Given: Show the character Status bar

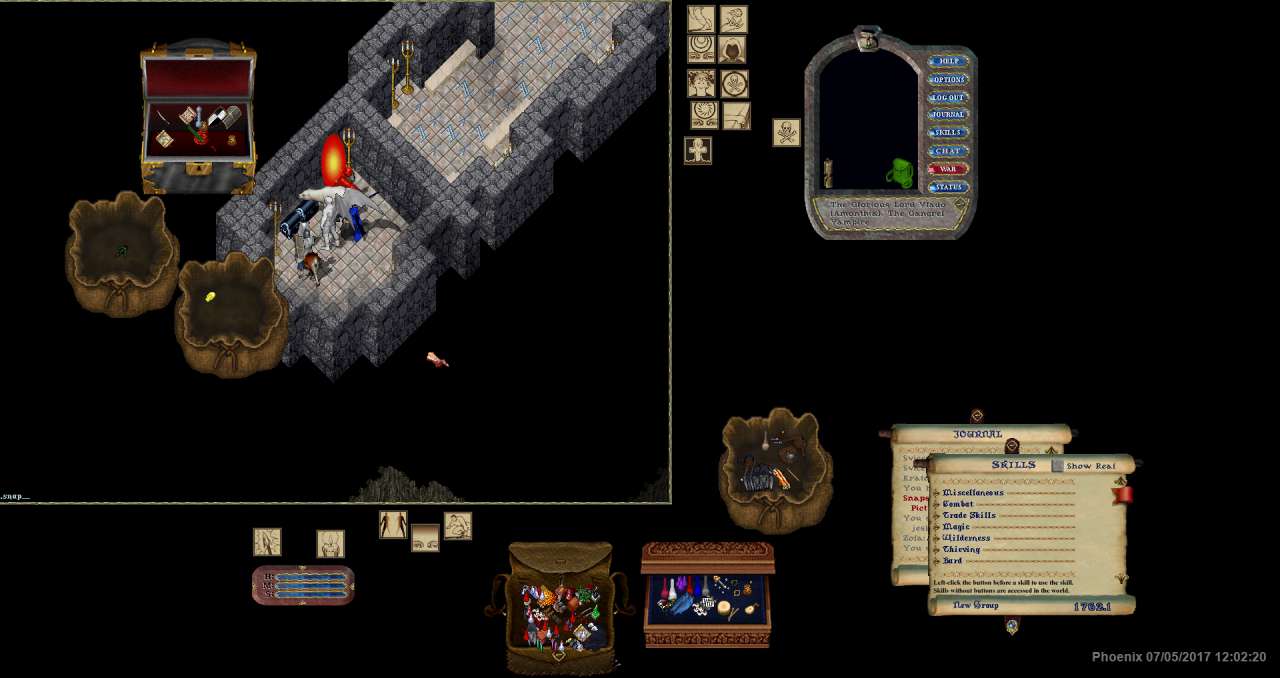Looking at the screenshot, I should point(947,187).
